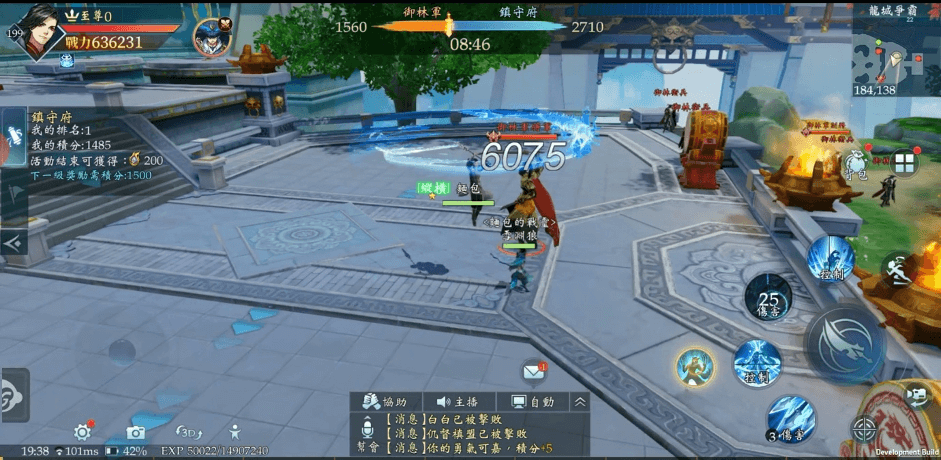
Task: Select the blue-hat companion portrait
Action: pos(212,37)
